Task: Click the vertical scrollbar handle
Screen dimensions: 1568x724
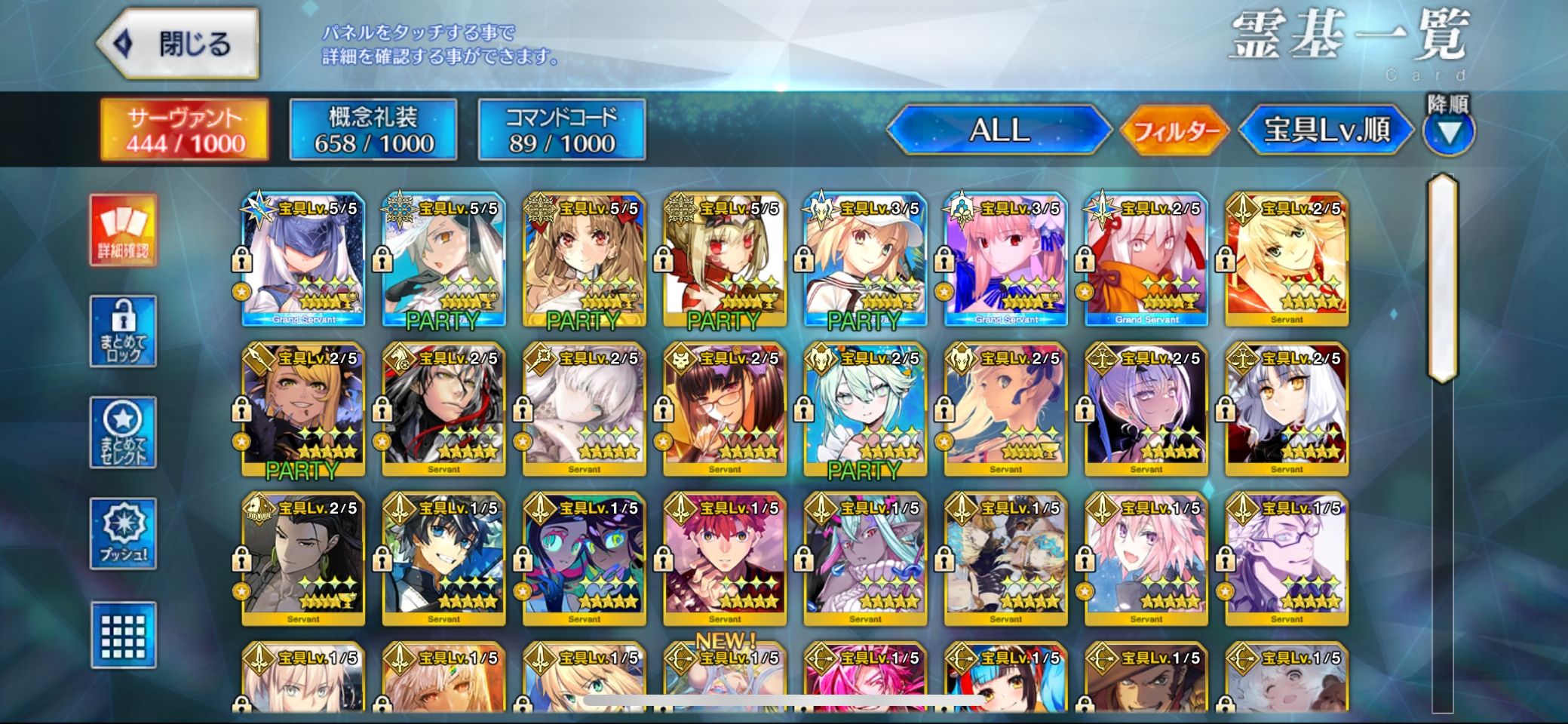Action: 1442,278
